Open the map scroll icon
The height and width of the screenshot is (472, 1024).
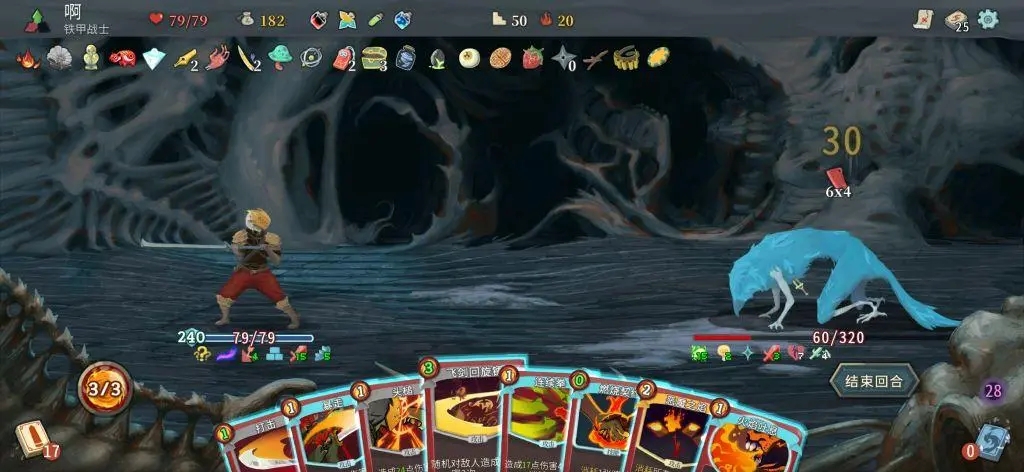point(923,19)
